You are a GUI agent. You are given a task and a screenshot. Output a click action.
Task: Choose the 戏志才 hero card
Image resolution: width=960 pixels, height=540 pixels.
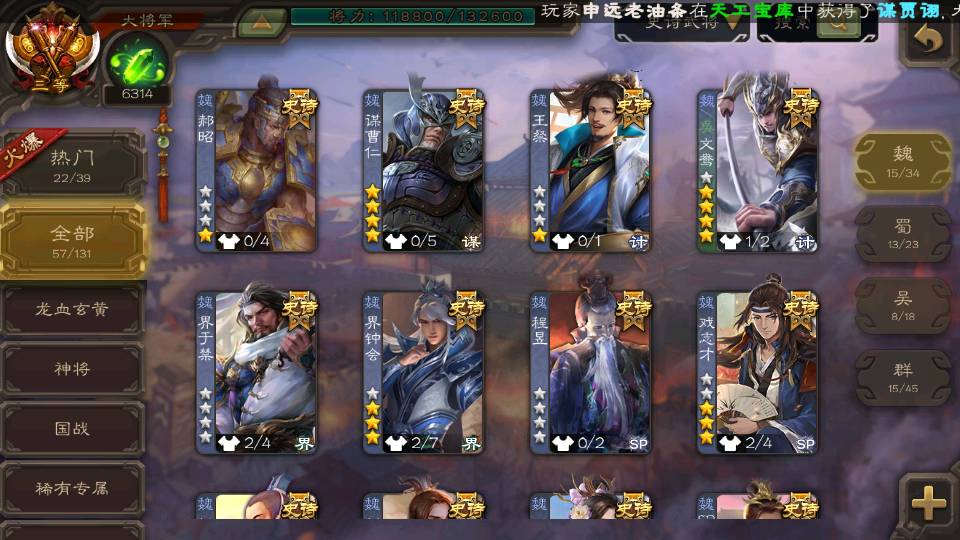(758, 372)
